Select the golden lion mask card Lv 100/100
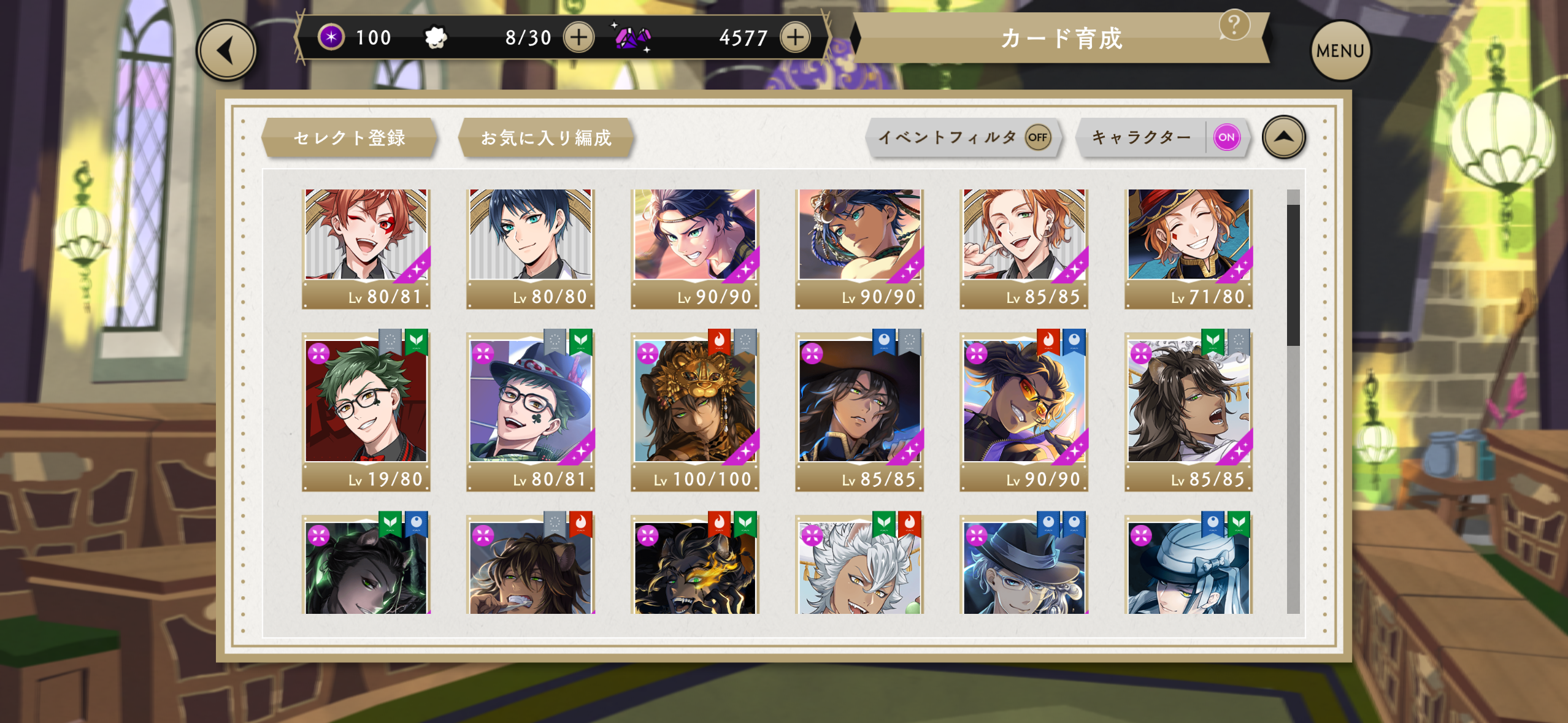The width and height of the screenshot is (1568, 723). (x=695, y=411)
